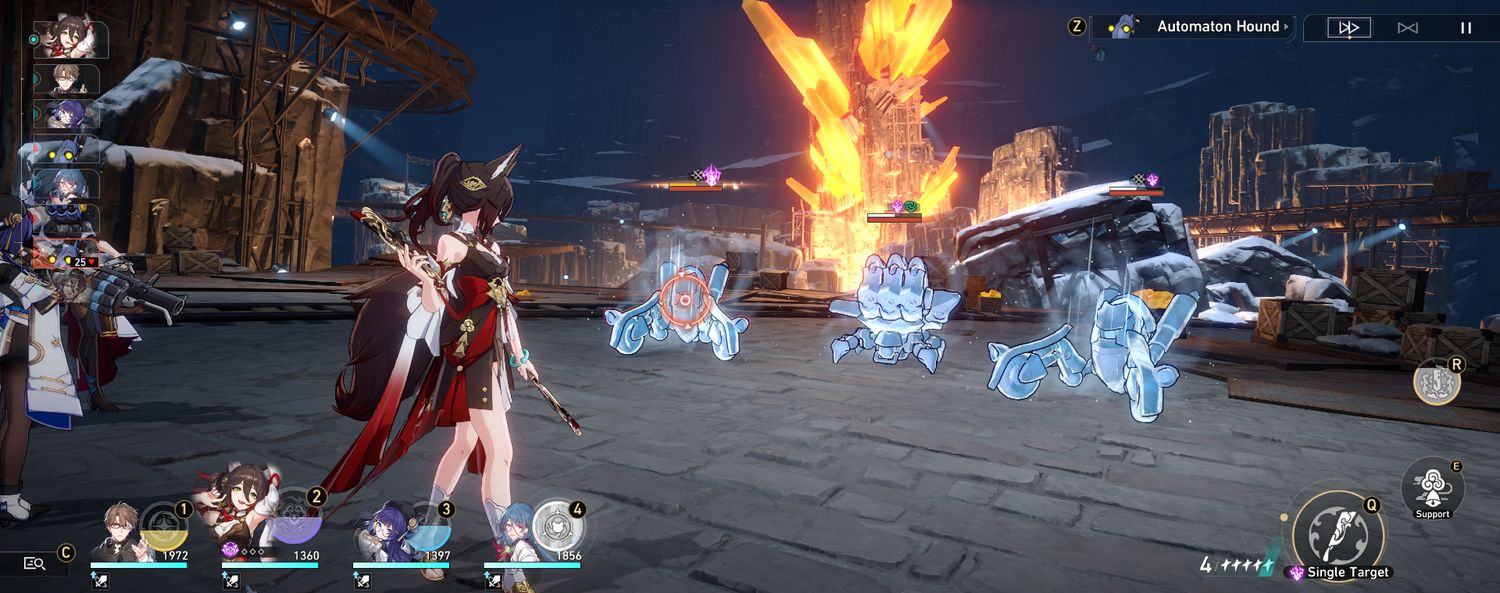Activate the Support skill
Viewport: 1500px width, 593px height.
(1432, 490)
